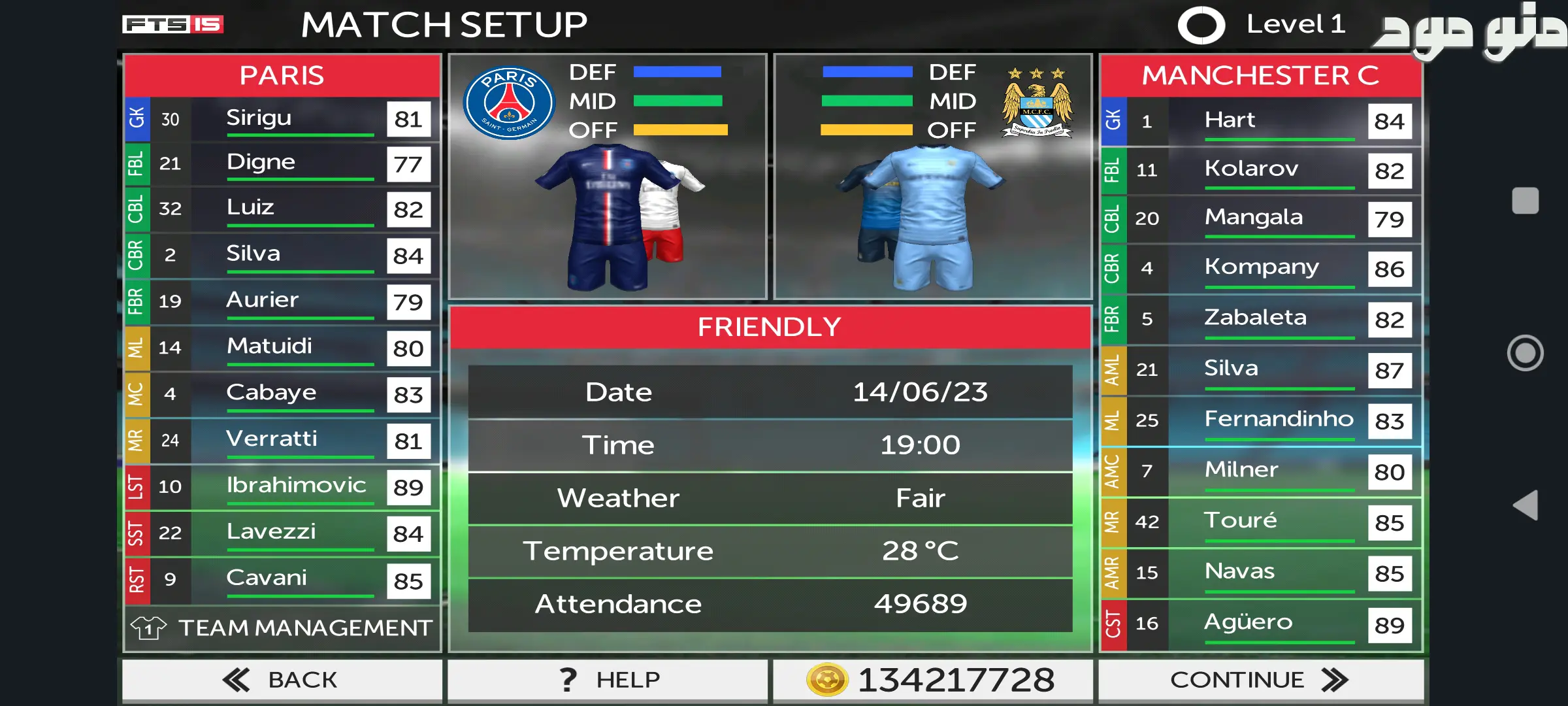Viewport: 1568px width, 706px height.
Task: Select the Paris kit thumbnail
Action: [x=608, y=216]
